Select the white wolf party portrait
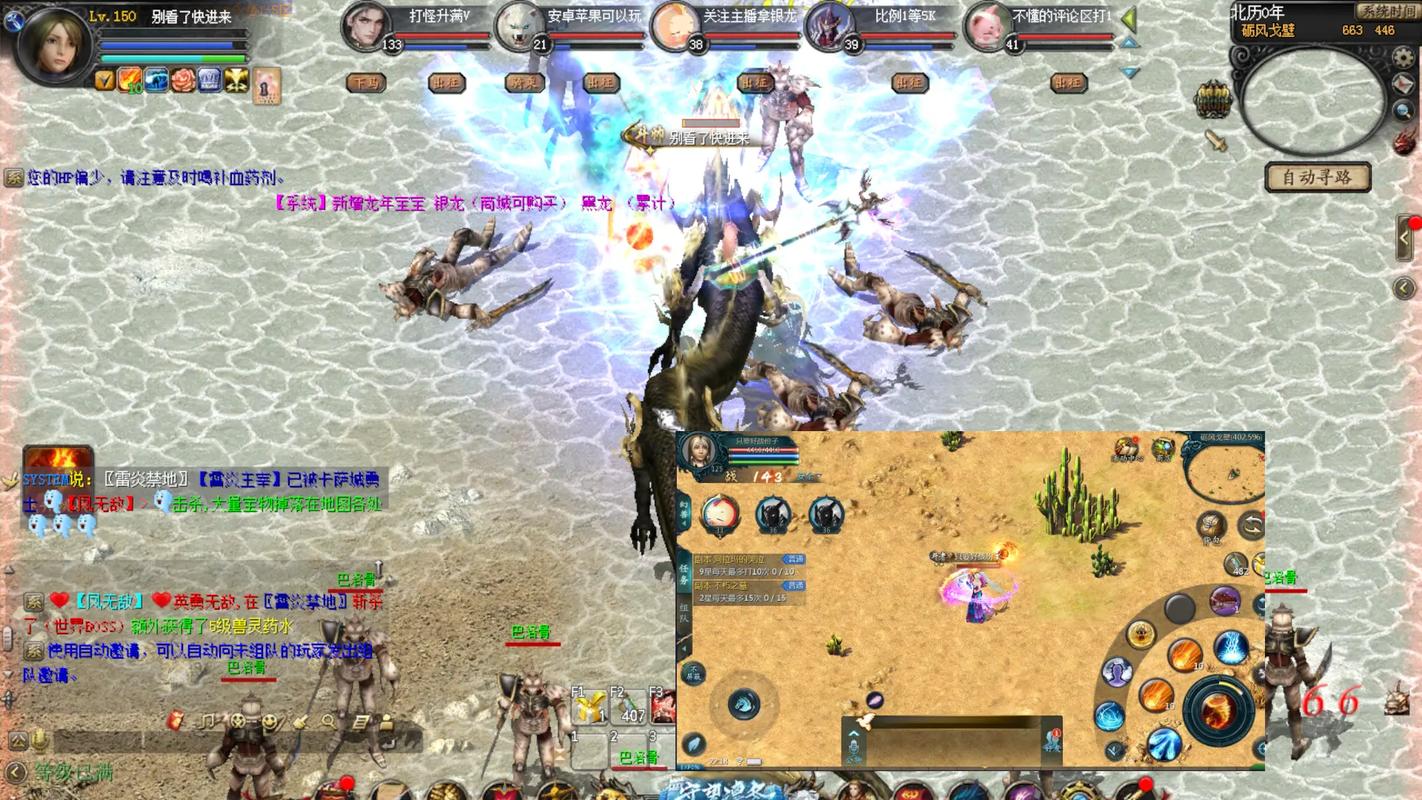 (x=520, y=25)
